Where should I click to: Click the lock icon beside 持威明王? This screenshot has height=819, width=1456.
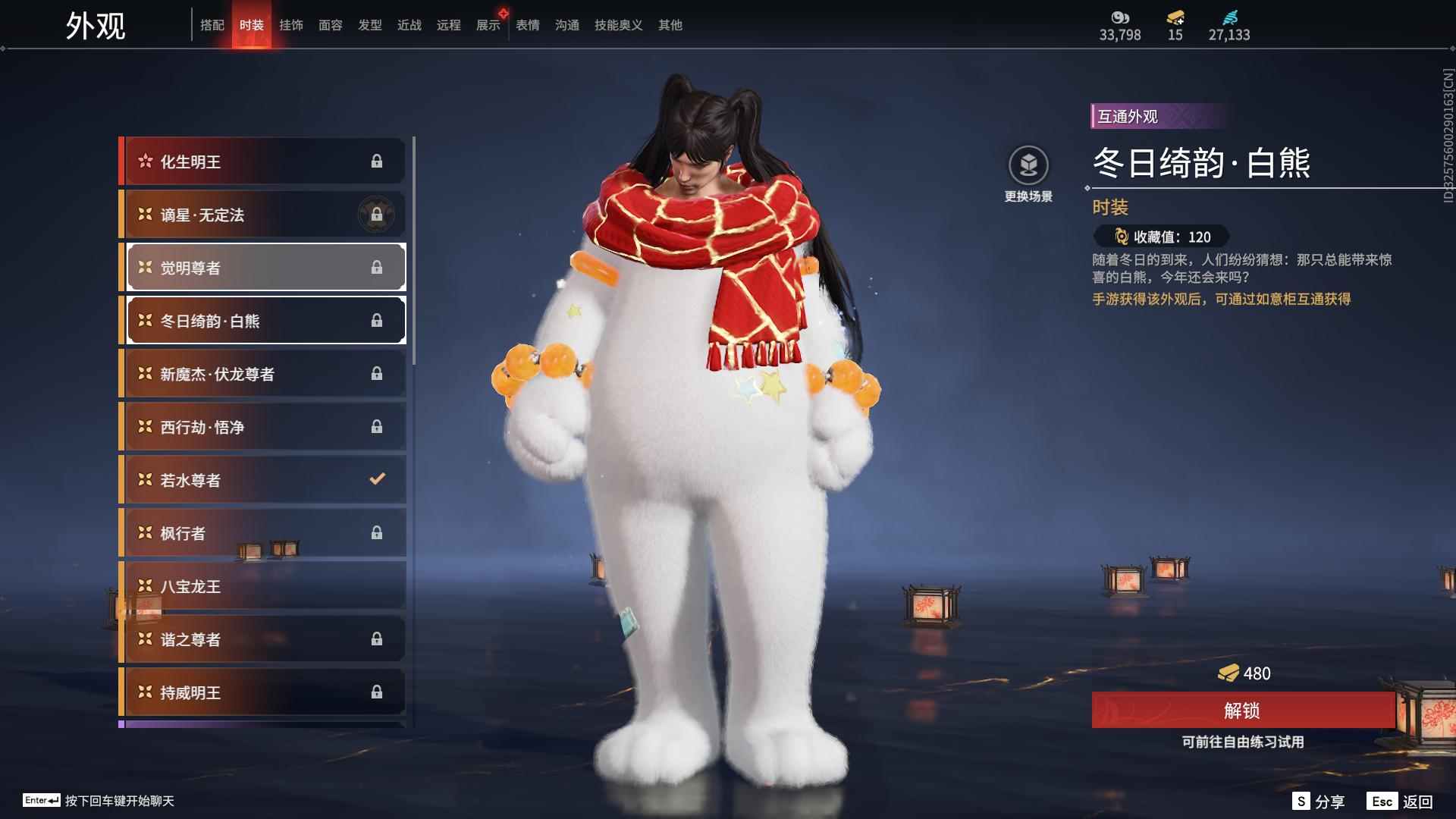pyautogui.click(x=377, y=692)
